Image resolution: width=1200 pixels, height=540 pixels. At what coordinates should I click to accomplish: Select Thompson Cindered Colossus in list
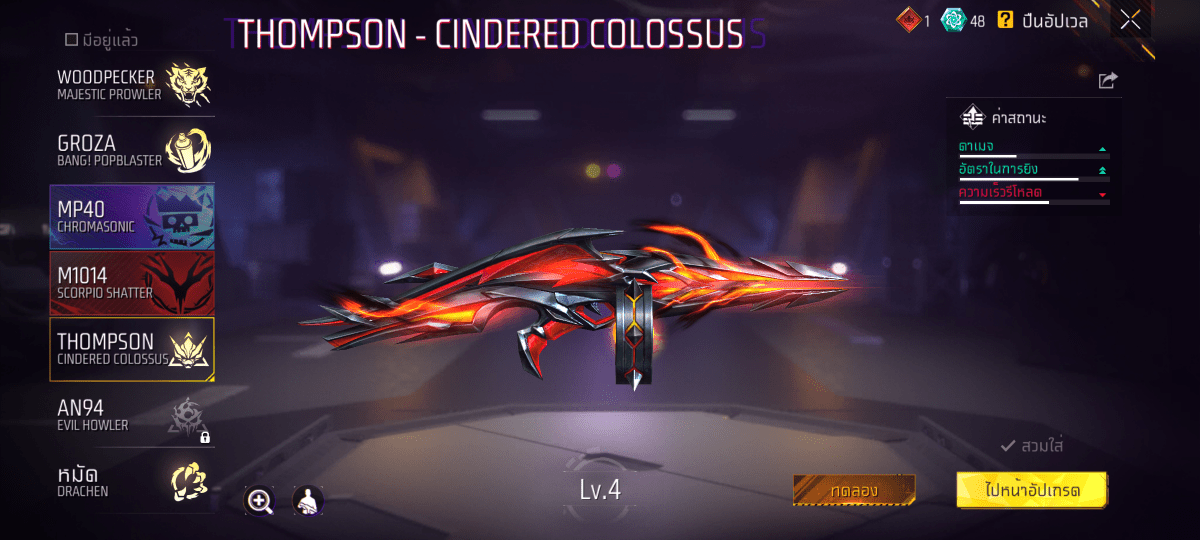tap(132, 349)
